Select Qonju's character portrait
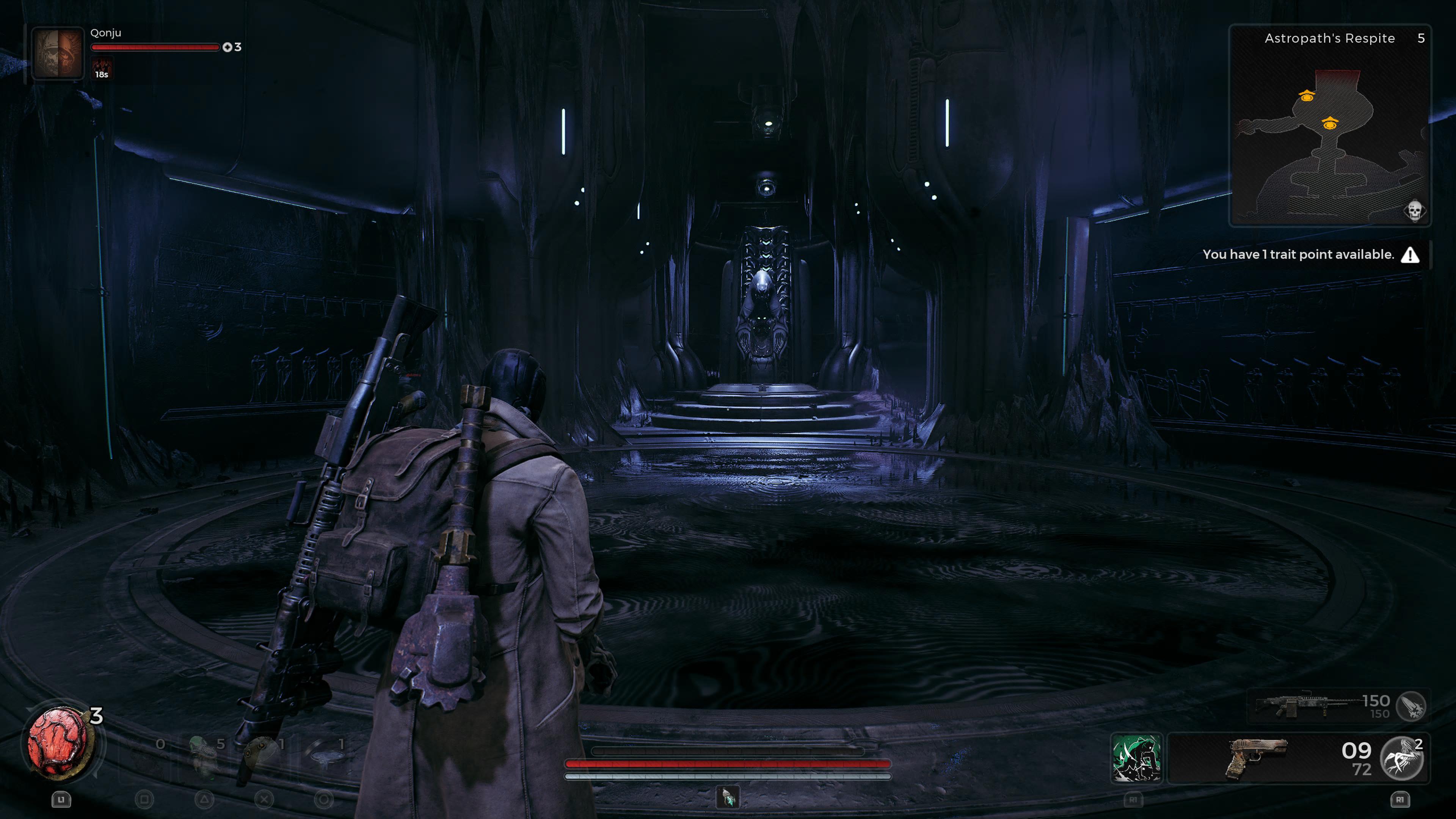The width and height of the screenshot is (1456, 819). [57, 54]
